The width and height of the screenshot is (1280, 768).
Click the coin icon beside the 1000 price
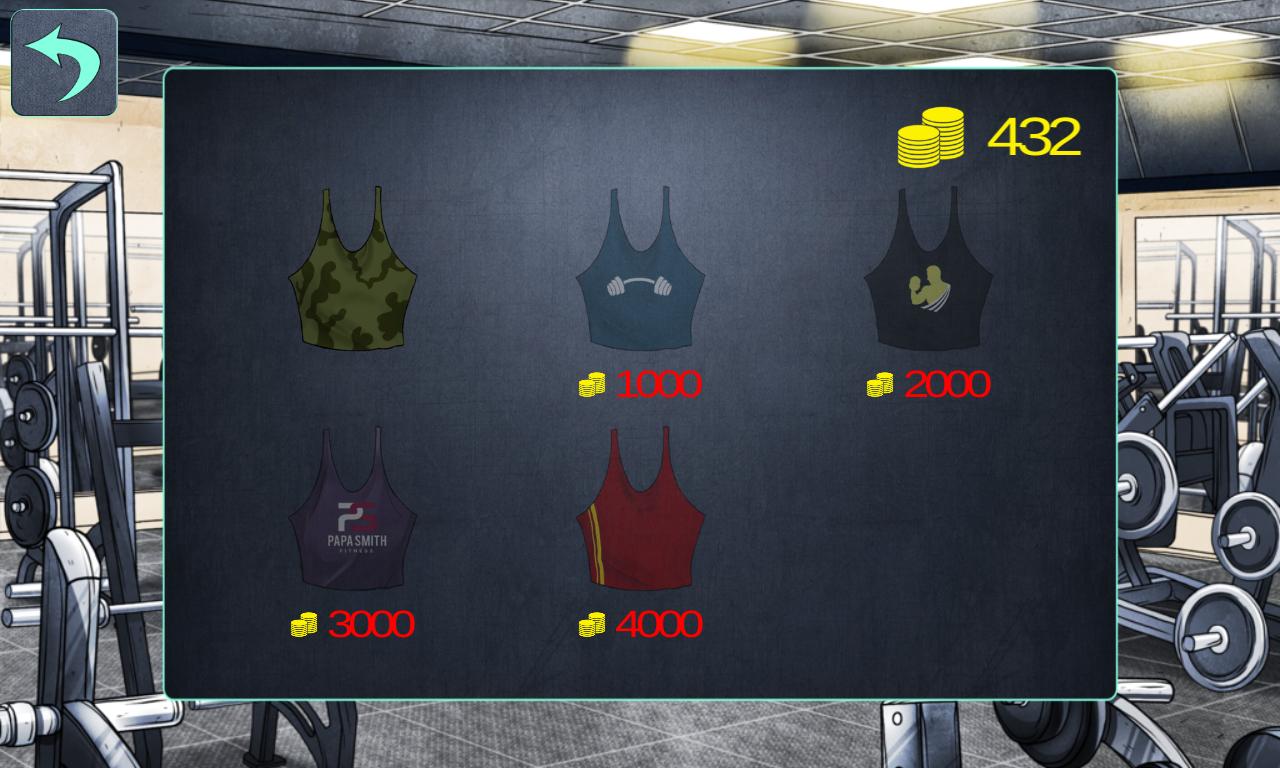(x=590, y=382)
